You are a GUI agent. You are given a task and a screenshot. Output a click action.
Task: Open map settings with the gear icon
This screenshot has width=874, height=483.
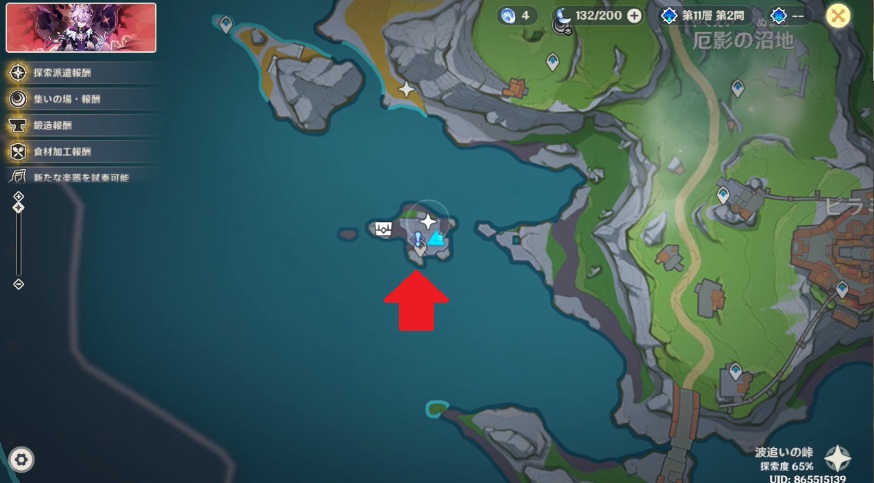tap(21, 459)
